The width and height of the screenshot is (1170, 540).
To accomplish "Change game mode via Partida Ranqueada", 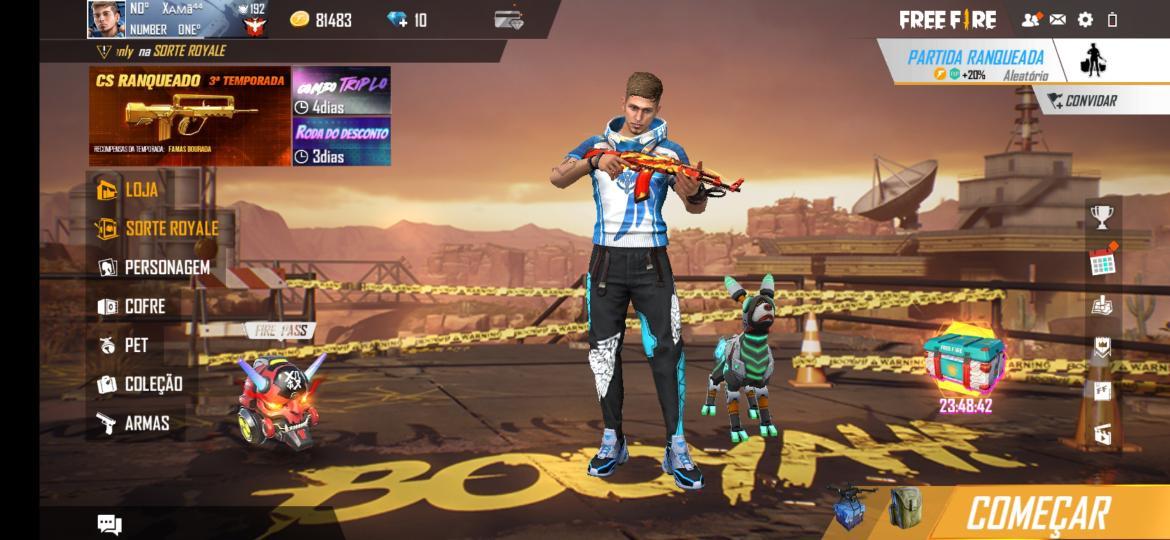I will (x=975, y=63).
